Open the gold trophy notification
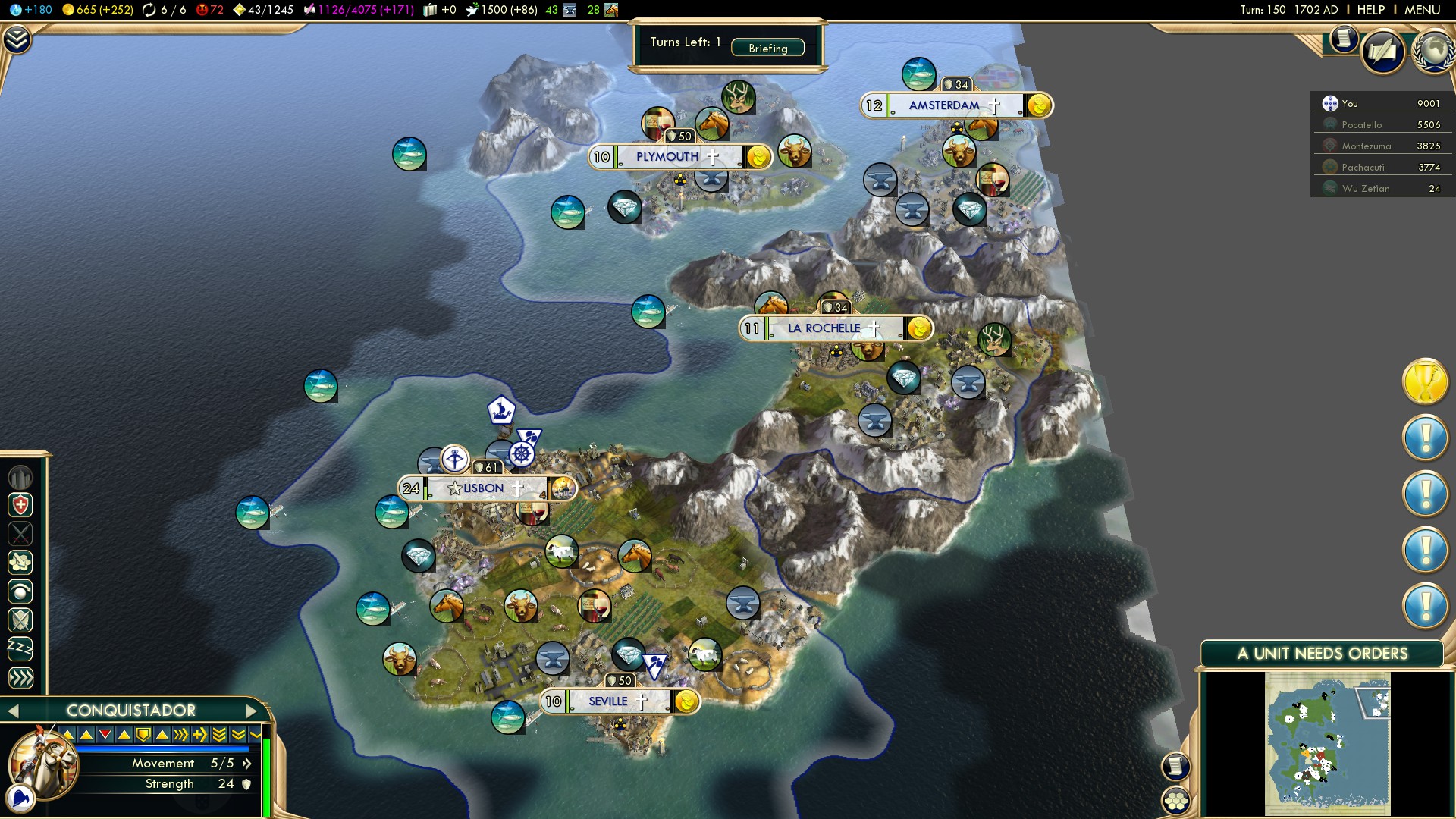The width and height of the screenshot is (1456, 819). point(1425,381)
